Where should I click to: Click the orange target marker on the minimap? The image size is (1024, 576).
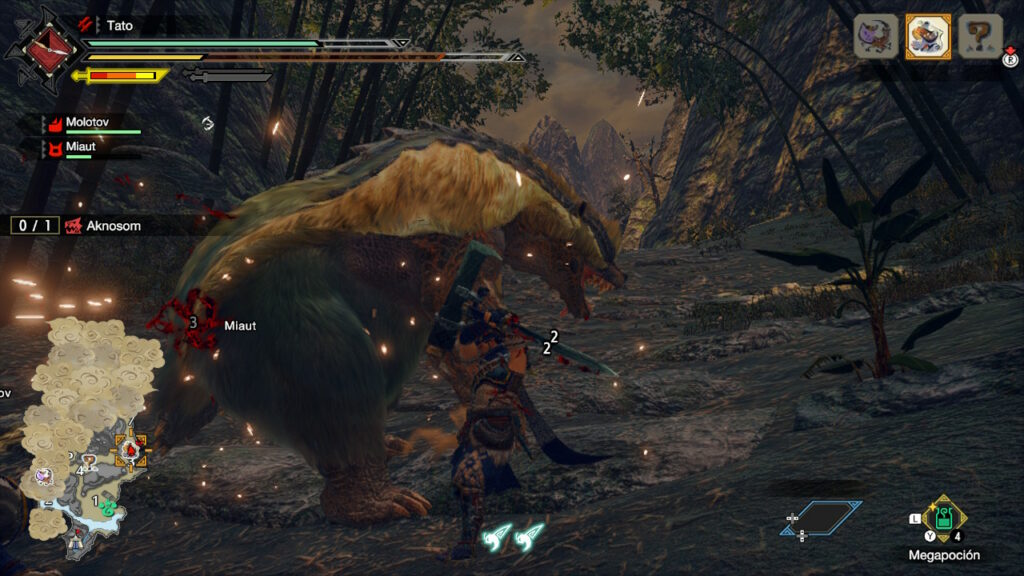point(131,451)
